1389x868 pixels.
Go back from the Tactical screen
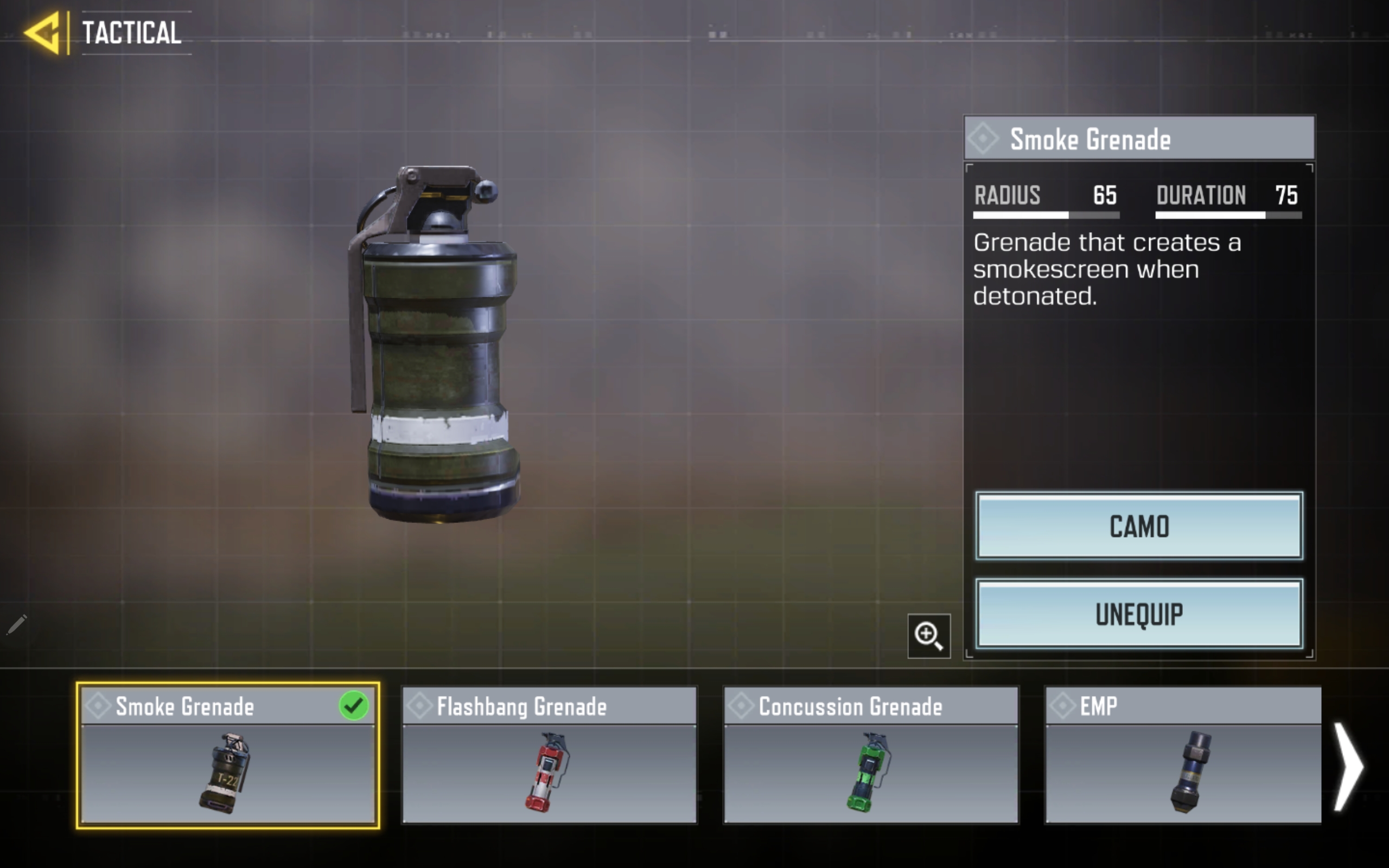coord(43,33)
